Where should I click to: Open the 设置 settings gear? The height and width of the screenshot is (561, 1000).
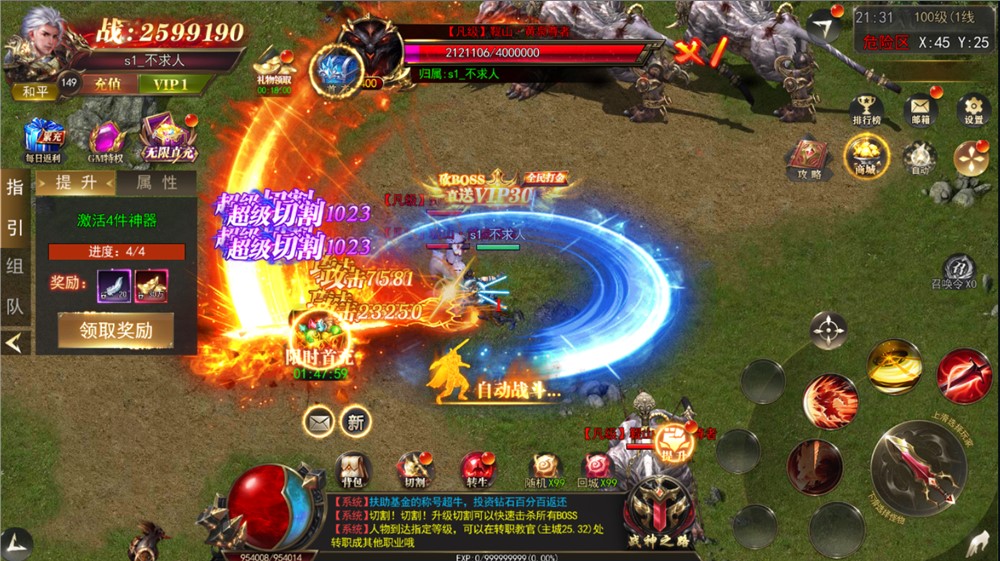[x=972, y=111]
